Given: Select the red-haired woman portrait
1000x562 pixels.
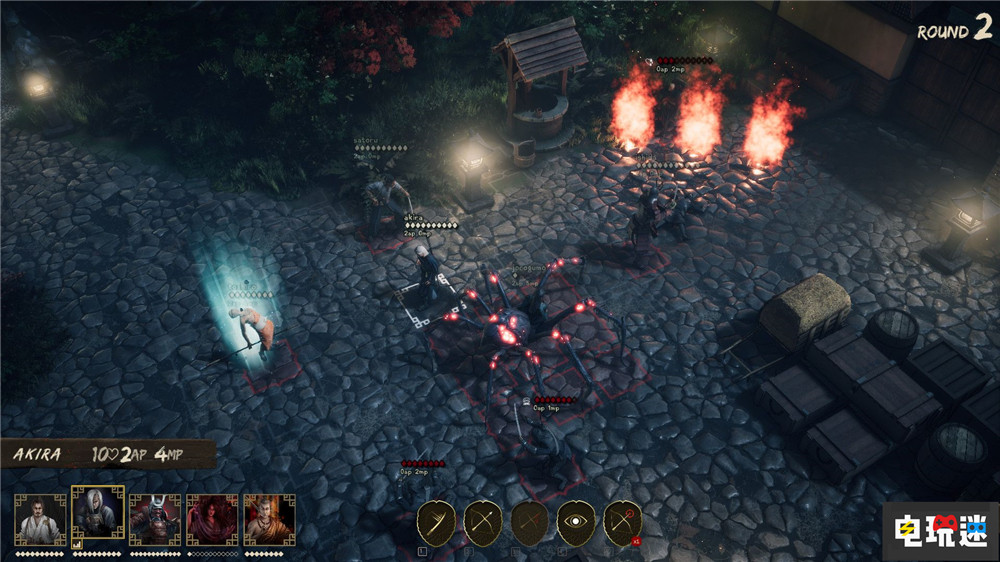Looking at the screenshot, I should [x=212, y=519].
